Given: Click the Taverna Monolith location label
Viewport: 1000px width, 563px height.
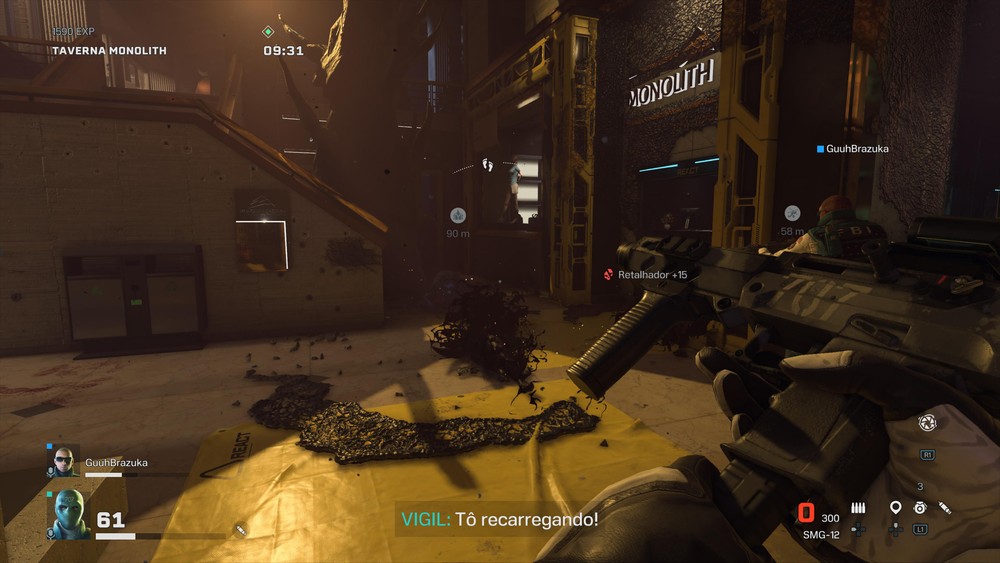Looking at the screenshot, I should point(109,50).
